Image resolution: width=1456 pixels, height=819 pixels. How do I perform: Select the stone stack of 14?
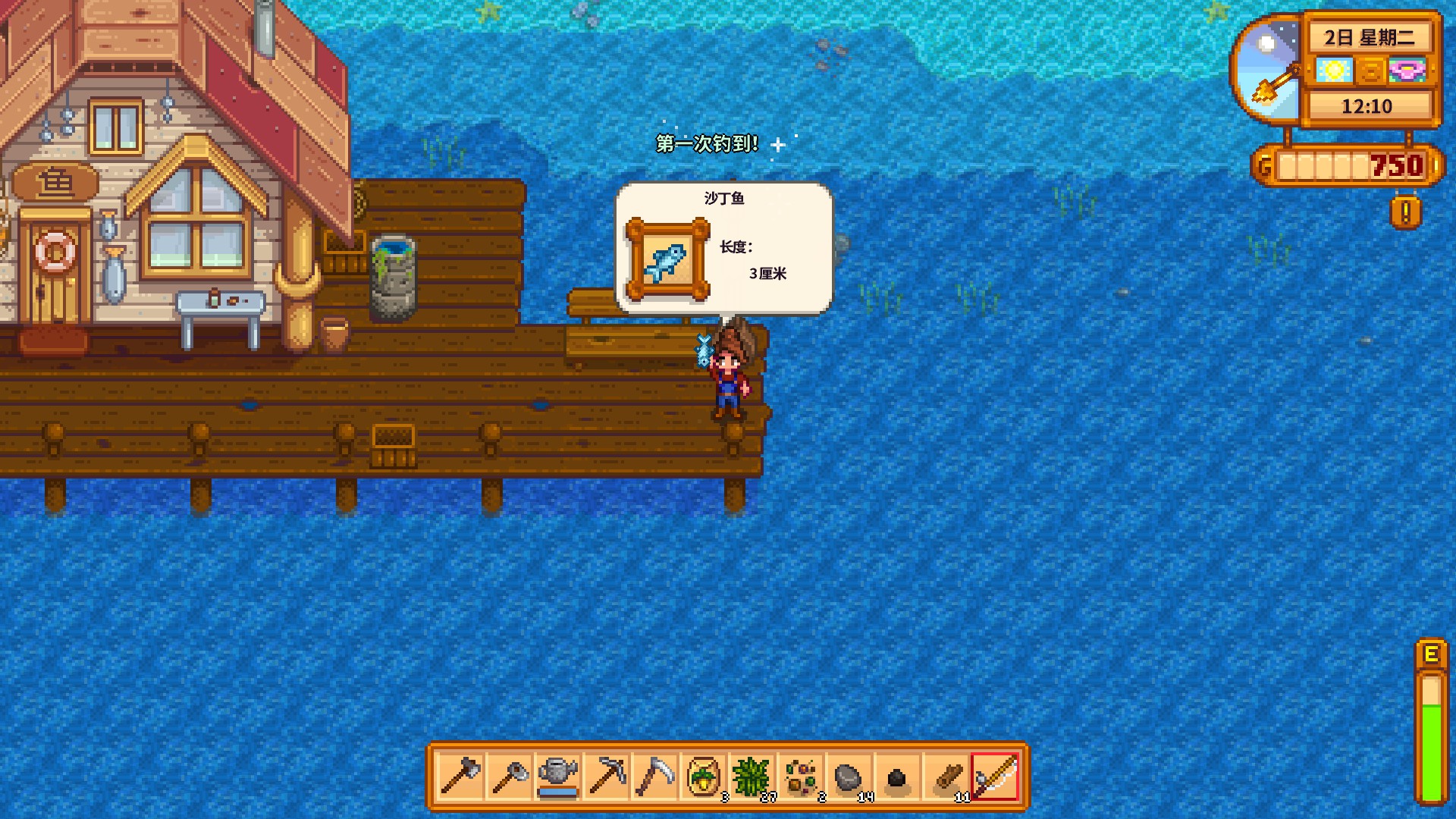click(x=849, y=777)
